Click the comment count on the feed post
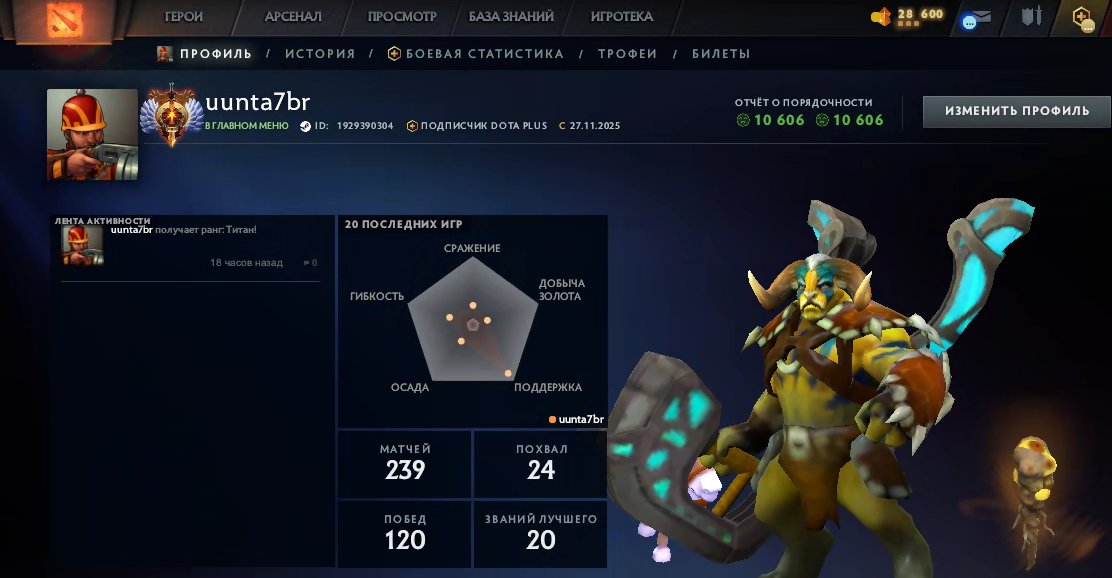Image resolution: width=1112 pixels, height=578 pixels. click(309, 263)
